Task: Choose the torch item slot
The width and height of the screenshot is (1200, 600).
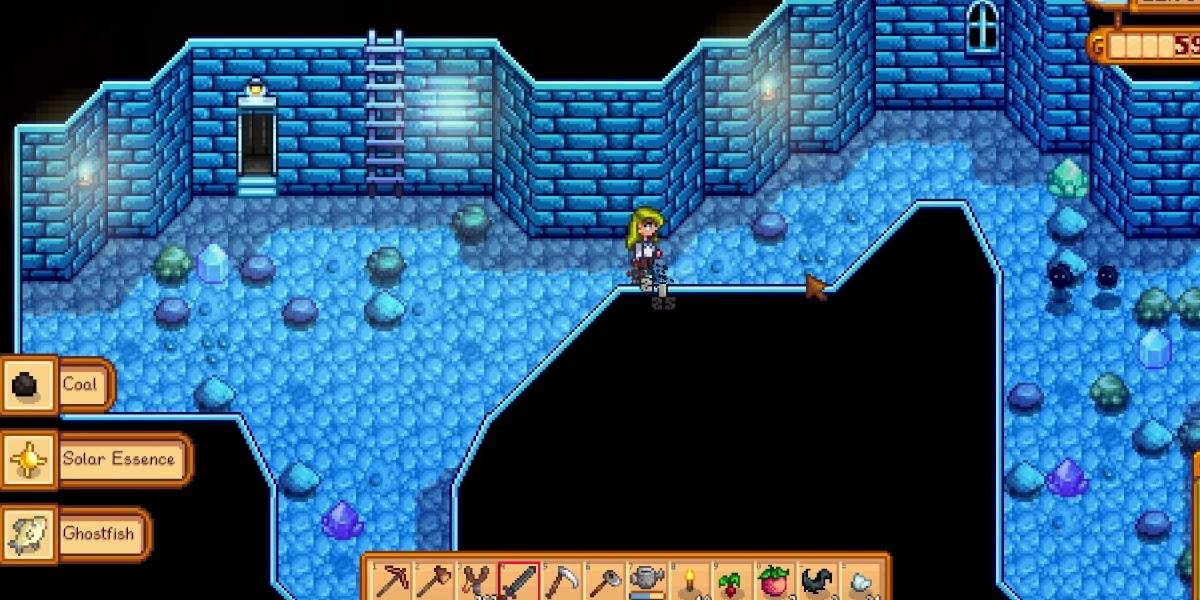Action: click(689, 581)
